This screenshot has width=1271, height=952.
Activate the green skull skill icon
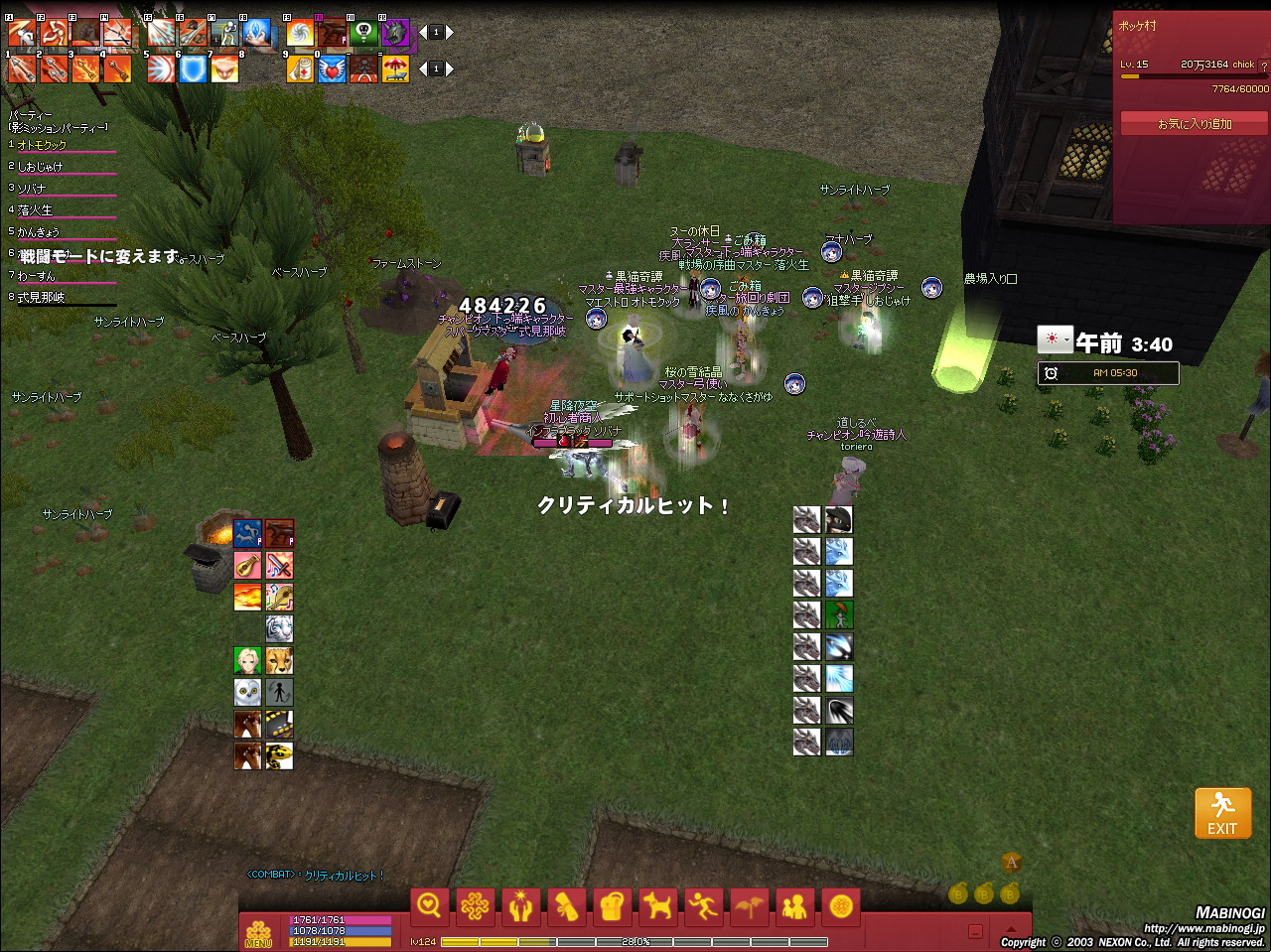363,34
